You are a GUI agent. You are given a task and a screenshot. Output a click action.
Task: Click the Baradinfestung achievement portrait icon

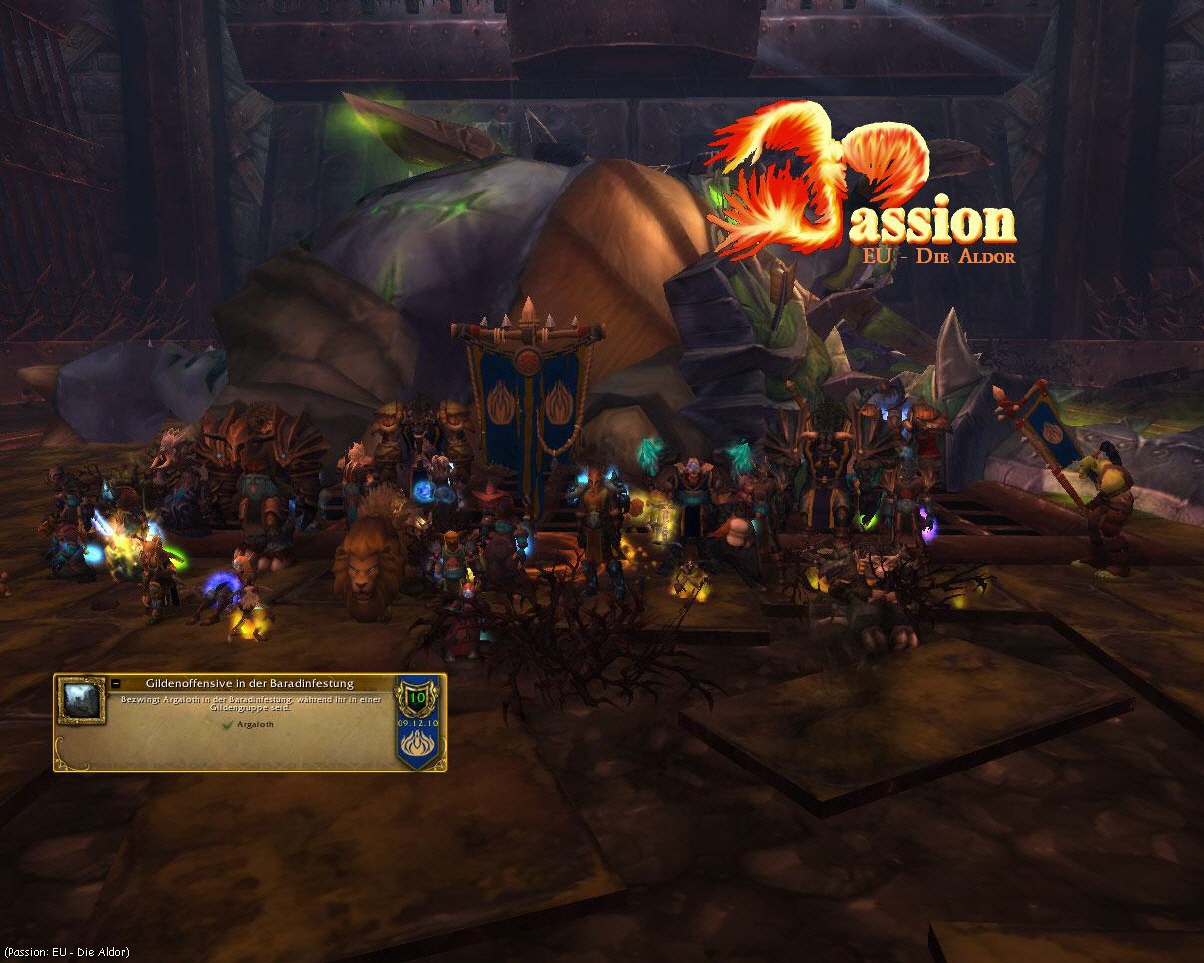tap(80, 700)
